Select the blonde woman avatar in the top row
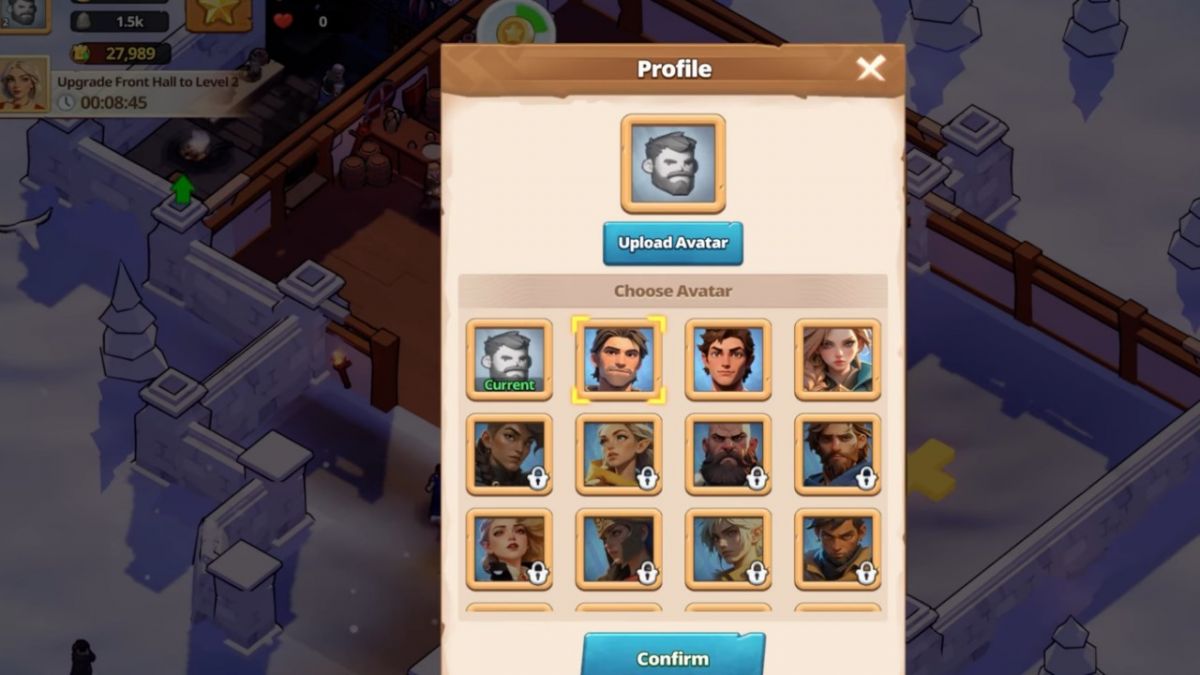This screenshot has height=675, width=1200. click(x=838, y=360)
